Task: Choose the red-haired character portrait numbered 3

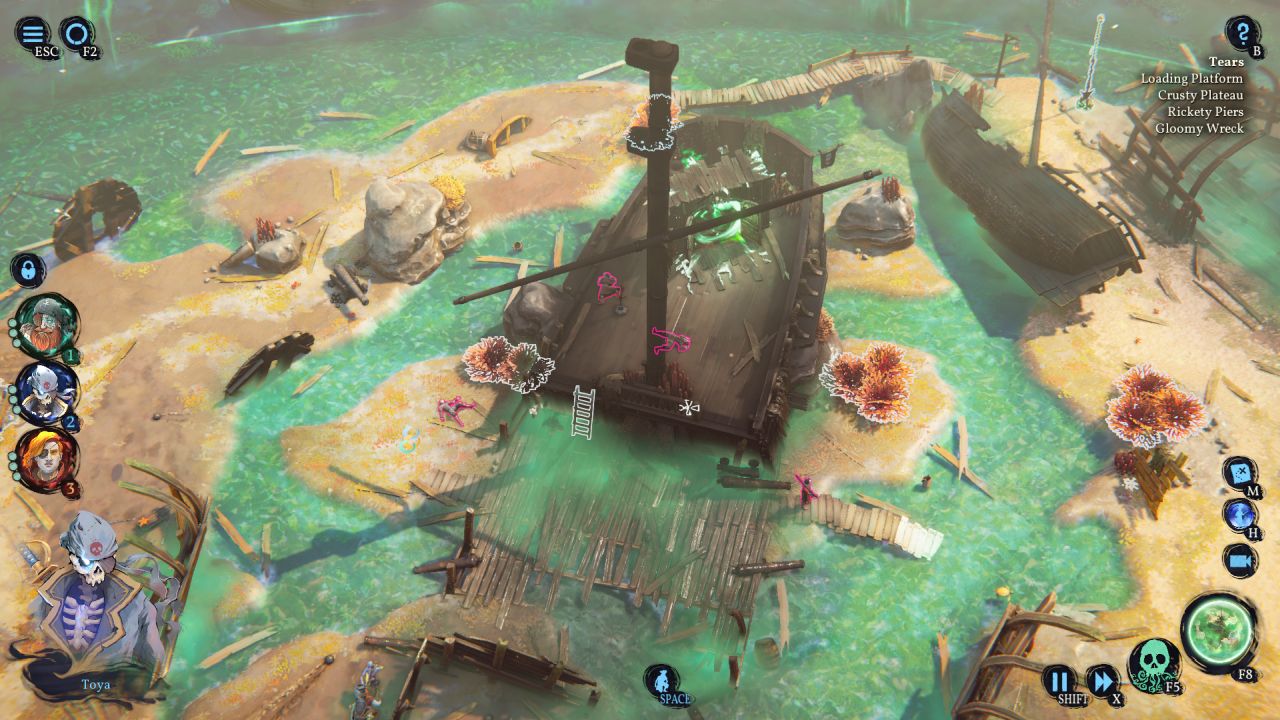Action: coord(46,459)
